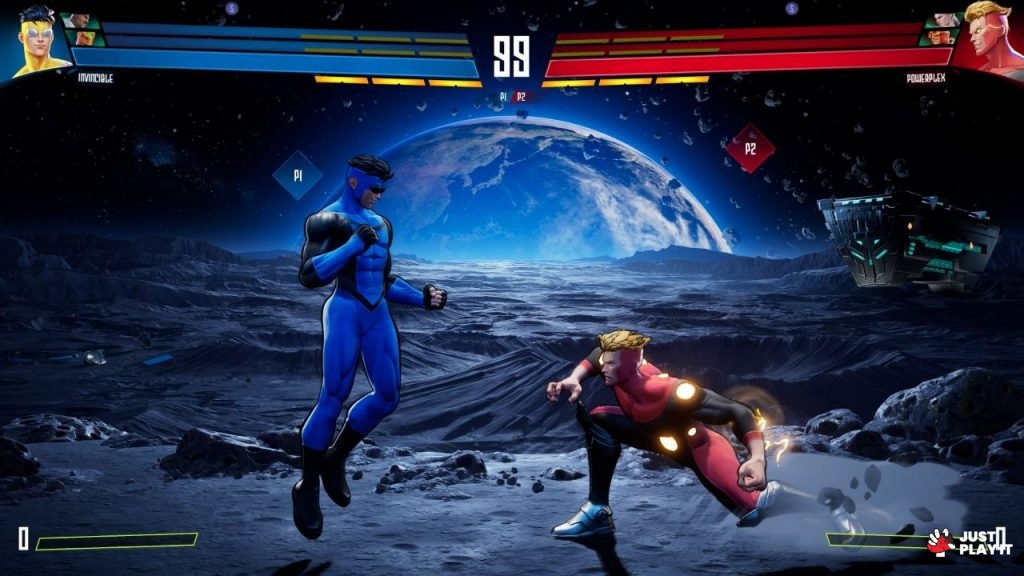Select Powerplex's blond character portrait

988,38
